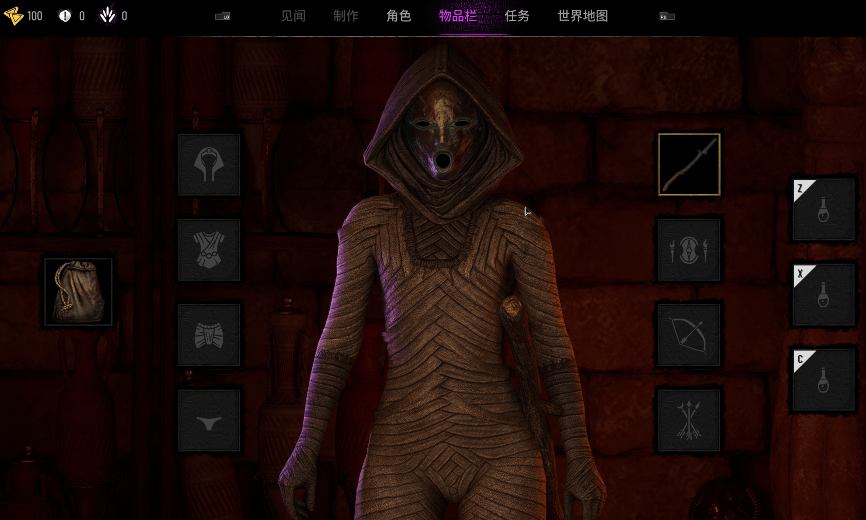Select the chest armor slot
Viewport: 866px width, 520px height.
pos(209,250)
